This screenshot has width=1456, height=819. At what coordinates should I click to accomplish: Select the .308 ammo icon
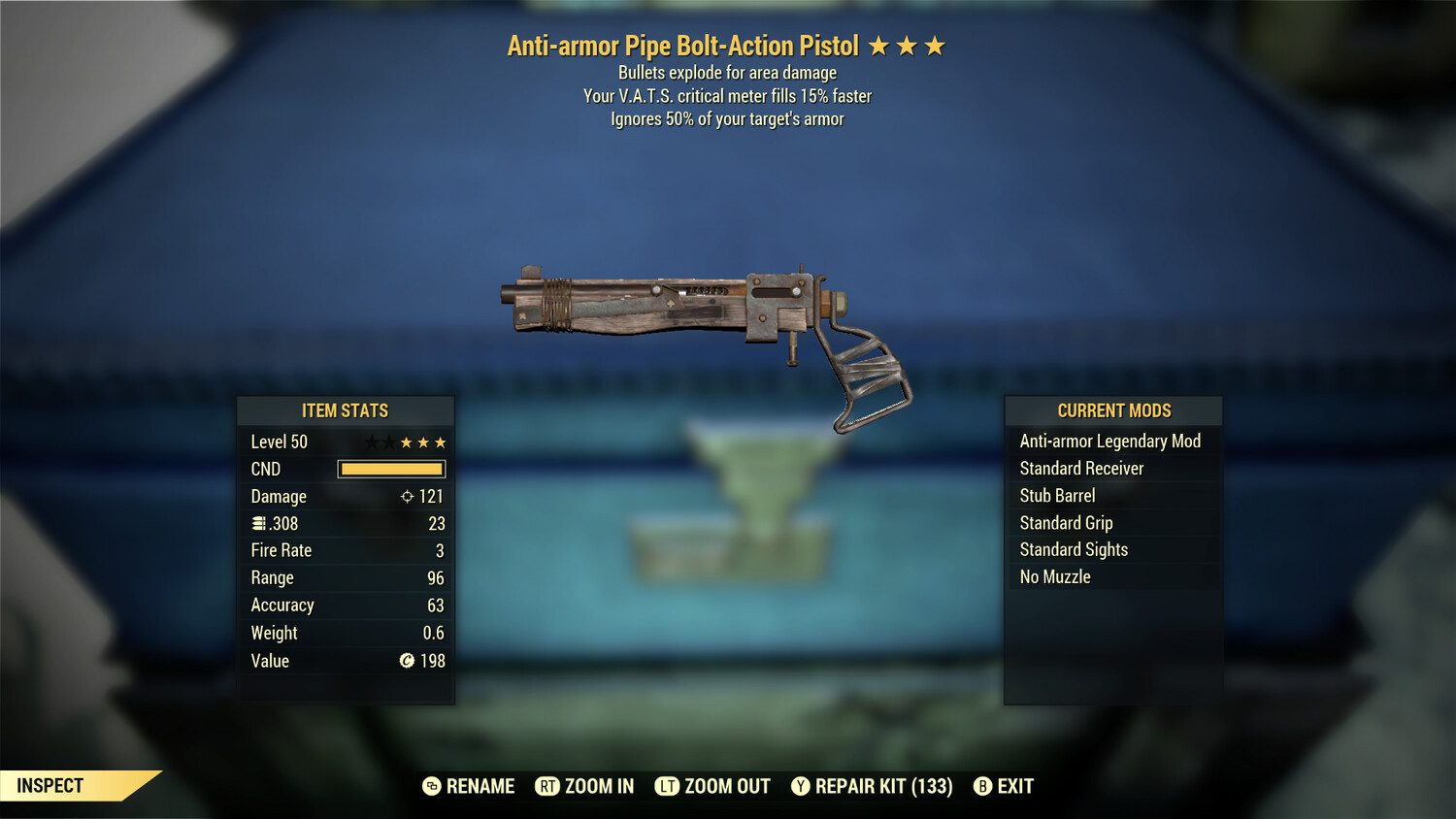pyautogui.click(x=259, y=523)
